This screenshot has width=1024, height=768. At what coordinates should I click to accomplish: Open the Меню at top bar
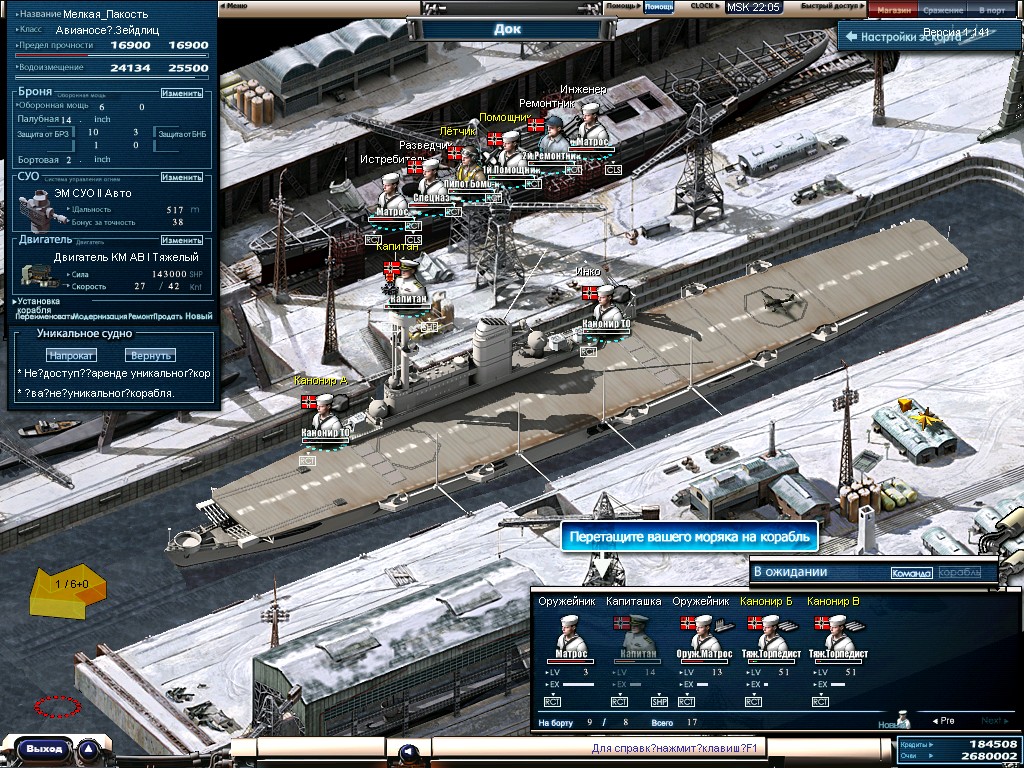click(x=237, y=6)
